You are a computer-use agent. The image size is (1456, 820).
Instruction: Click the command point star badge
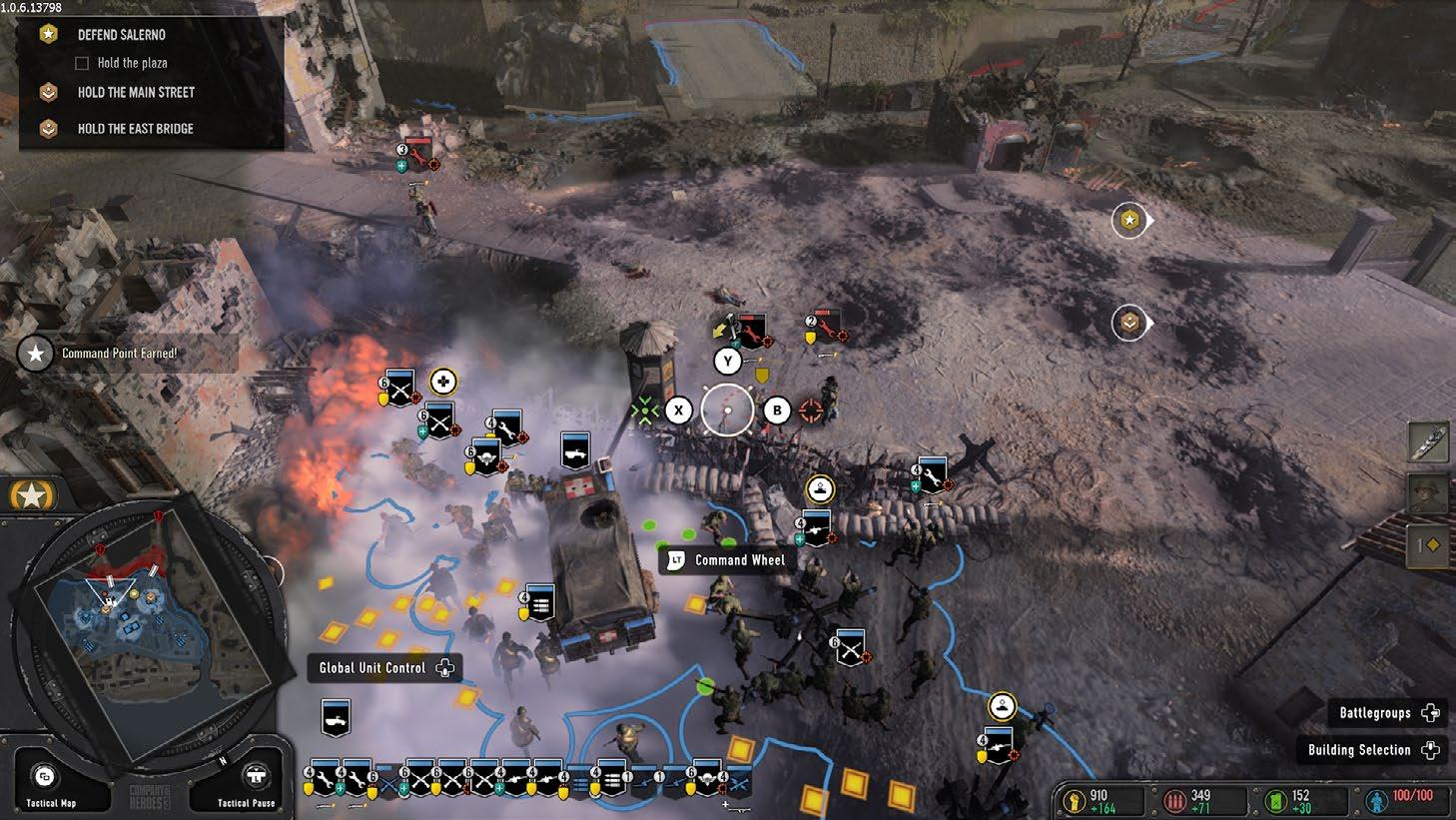32,494
